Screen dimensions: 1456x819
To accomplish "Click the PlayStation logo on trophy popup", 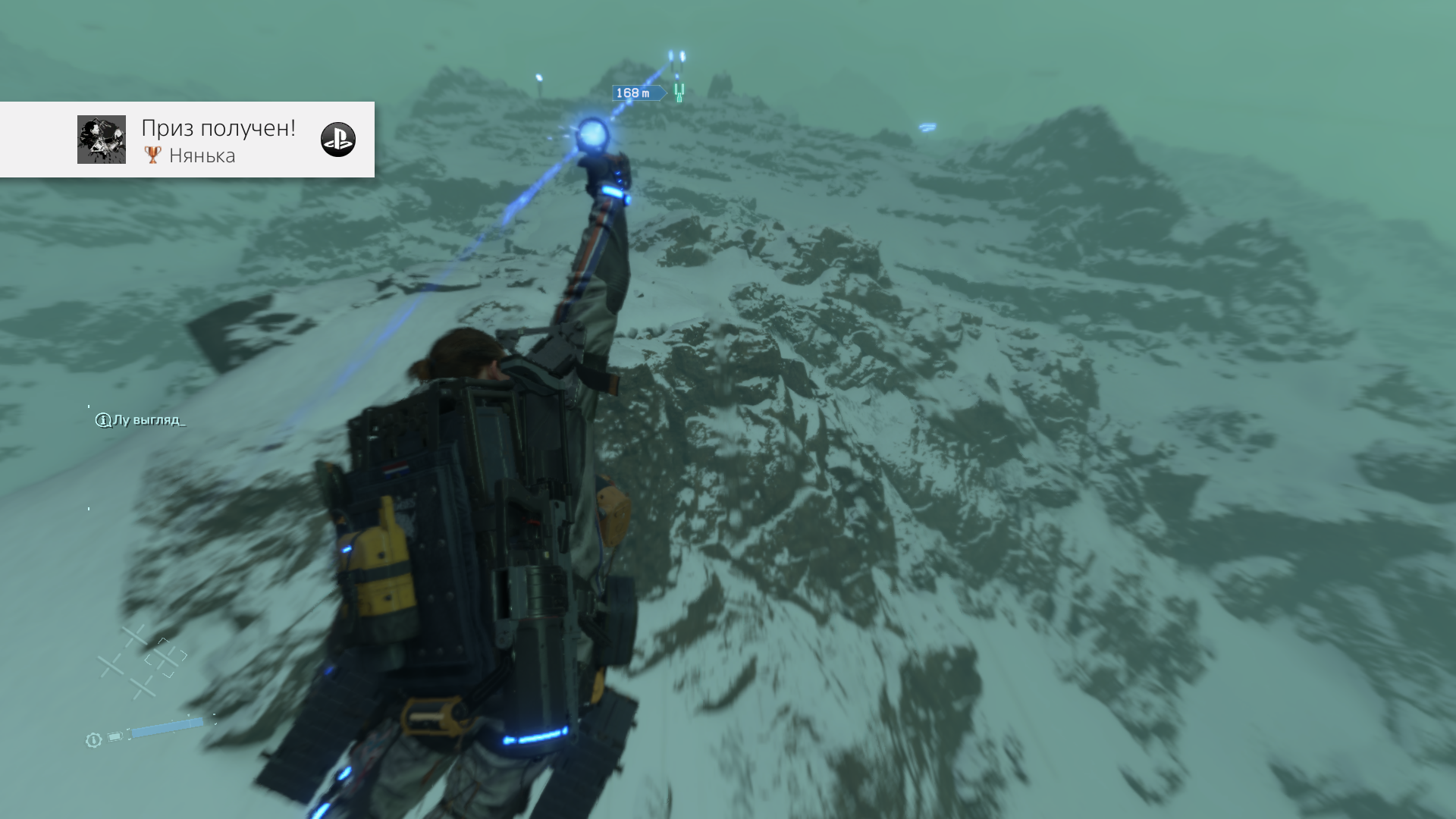I will pyautogui.click(x=338, y=140).
